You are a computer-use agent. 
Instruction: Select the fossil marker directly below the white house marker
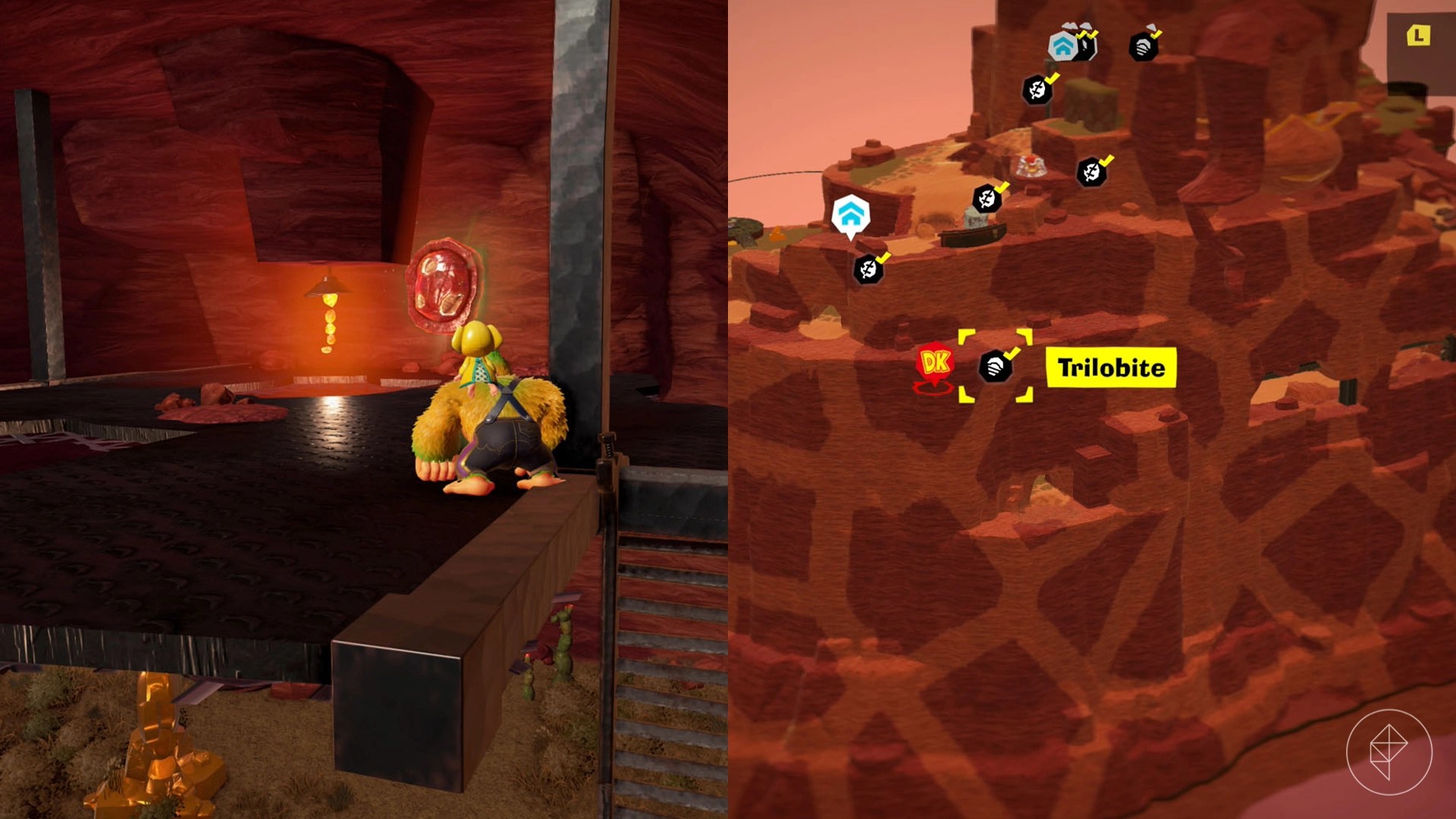point(868,269)
